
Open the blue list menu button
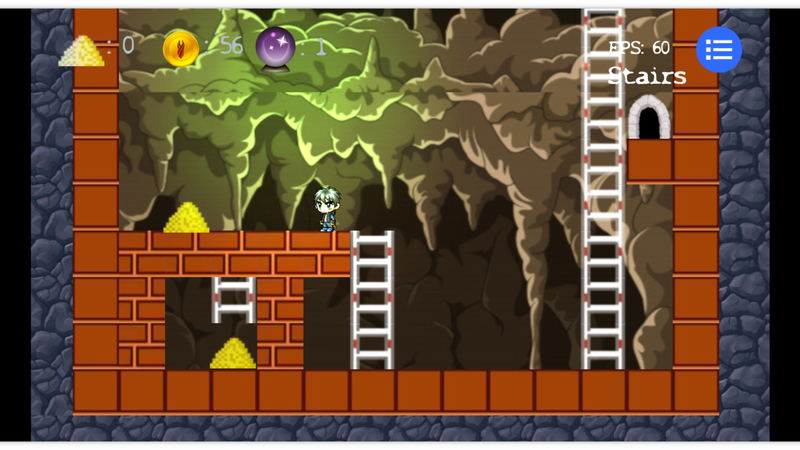coord(719,50)
